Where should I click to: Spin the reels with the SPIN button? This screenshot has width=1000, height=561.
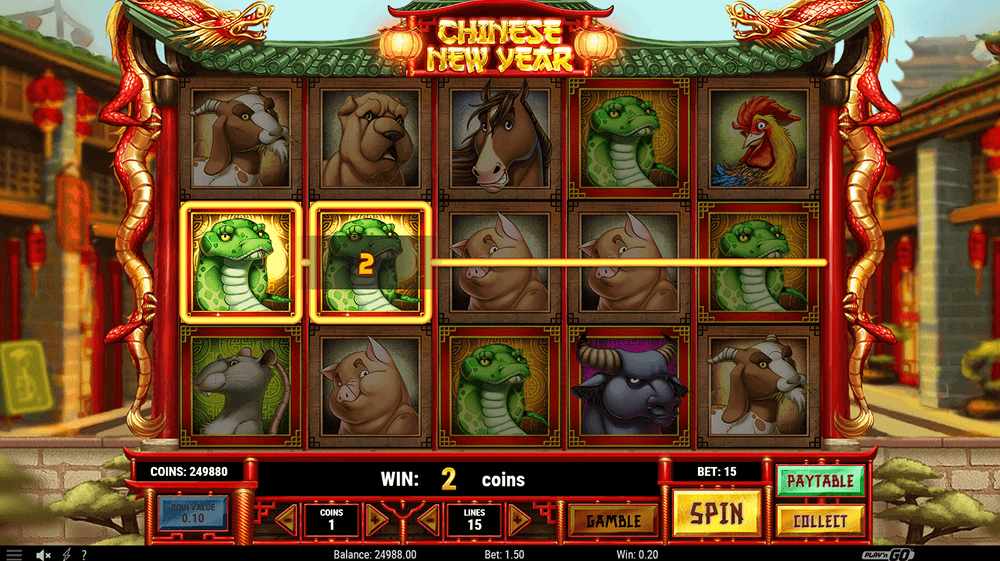(x=716, y=514)
